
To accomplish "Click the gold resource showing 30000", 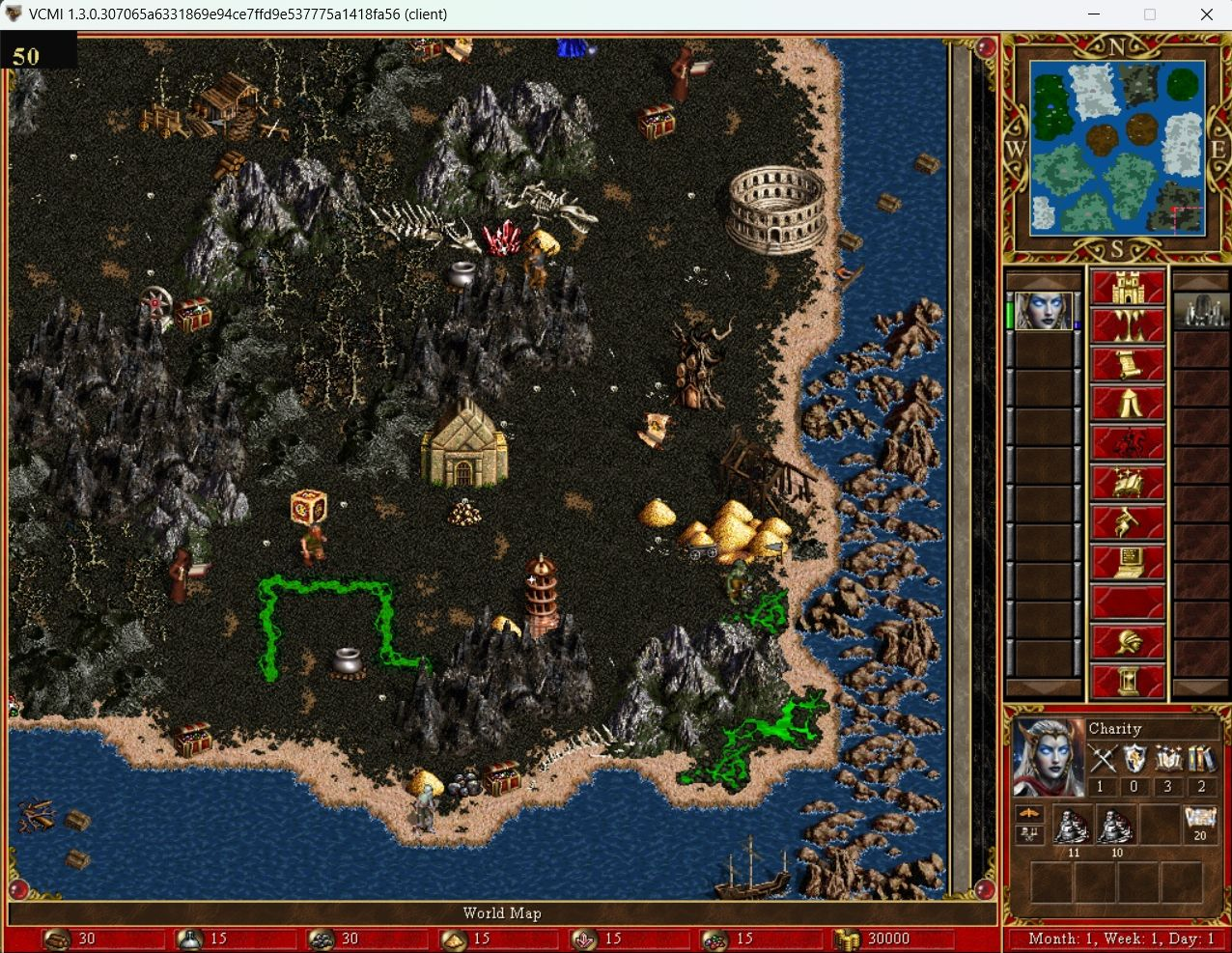I will 877,939.
